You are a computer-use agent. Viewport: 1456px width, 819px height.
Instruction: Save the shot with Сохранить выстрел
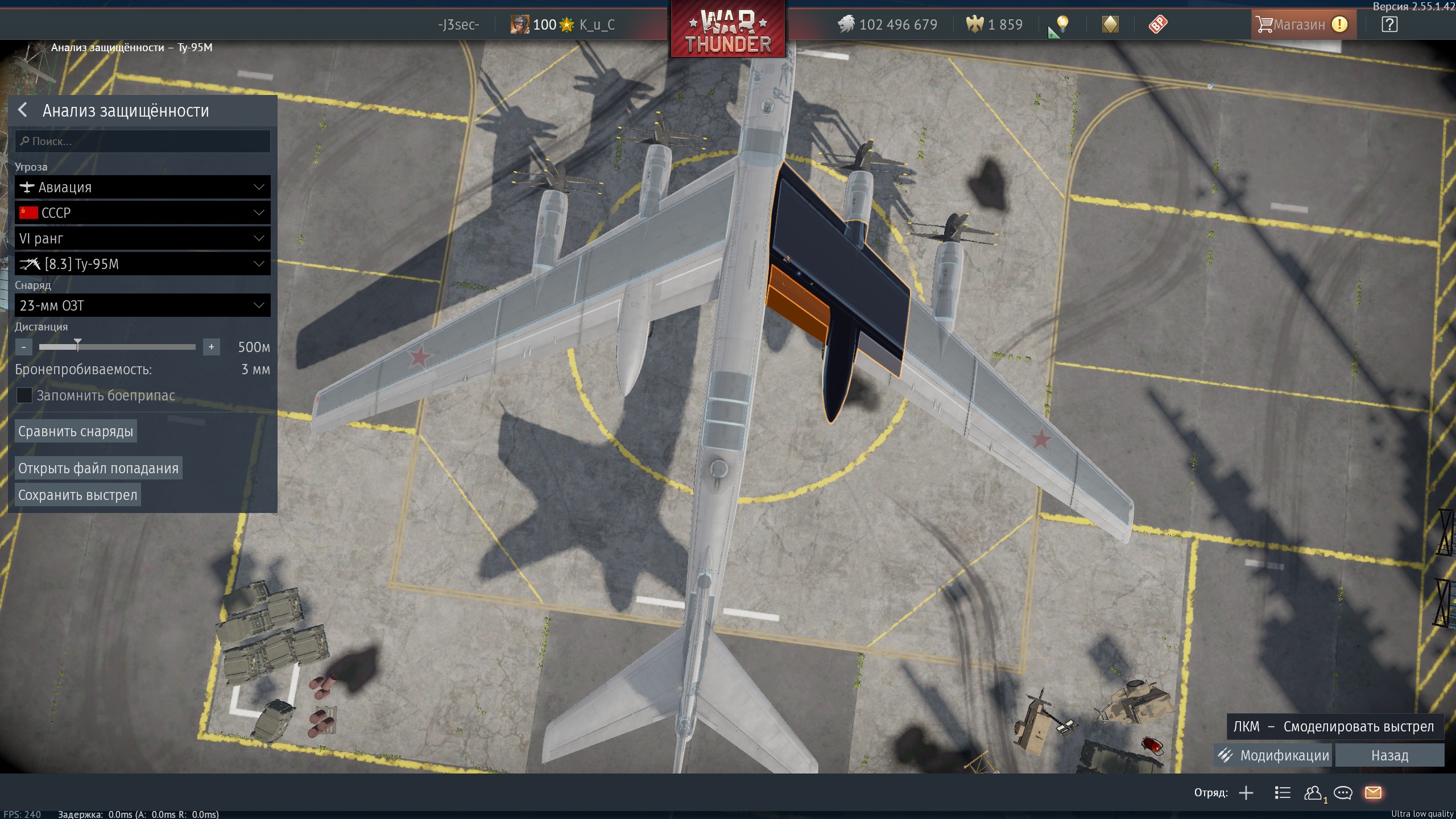coord(77,495)
